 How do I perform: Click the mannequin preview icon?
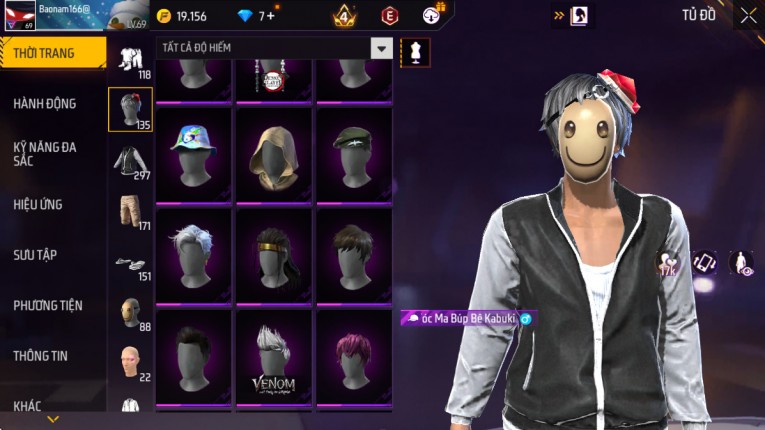(414, 51)
